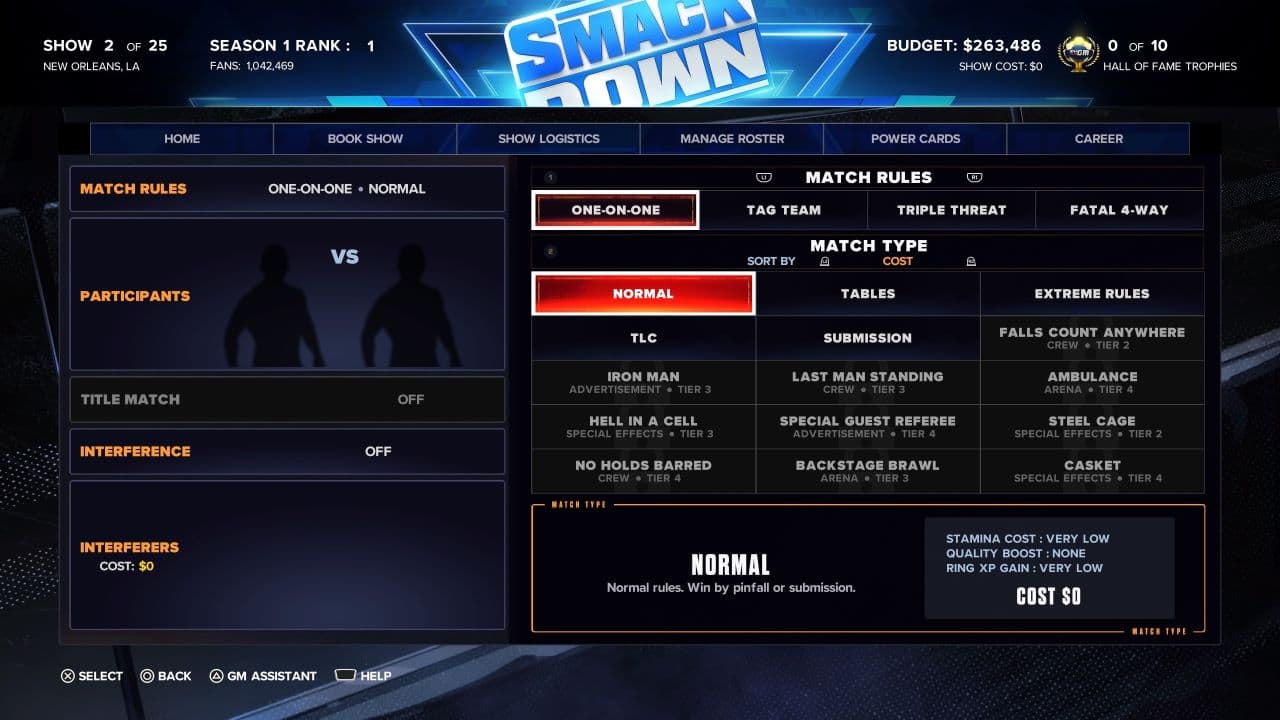The image size is (1280, 720).
Task: Switch to the Manage Roster tab
Action: coord(731,139)
